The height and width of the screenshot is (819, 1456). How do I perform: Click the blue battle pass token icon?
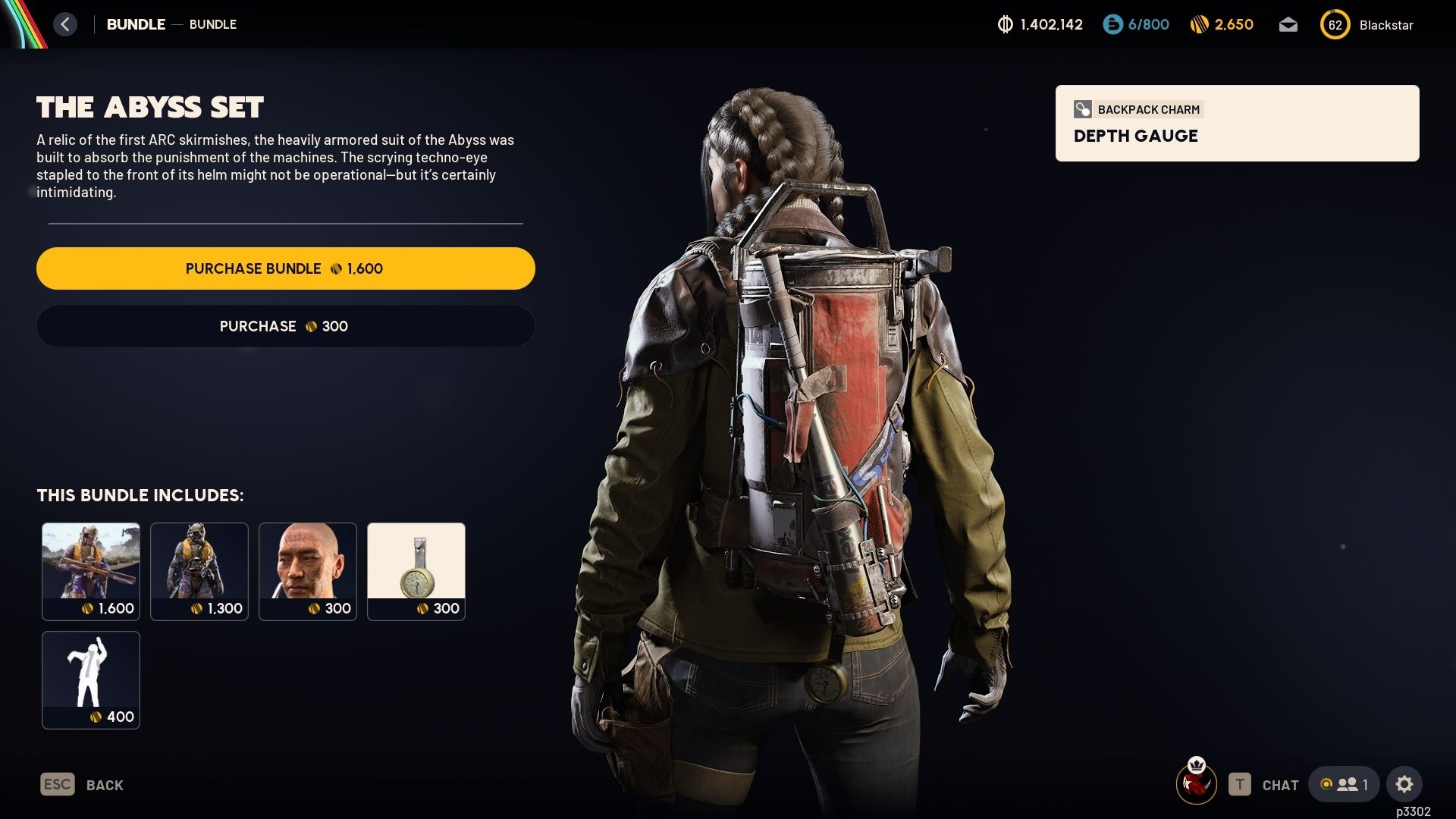1112,24
